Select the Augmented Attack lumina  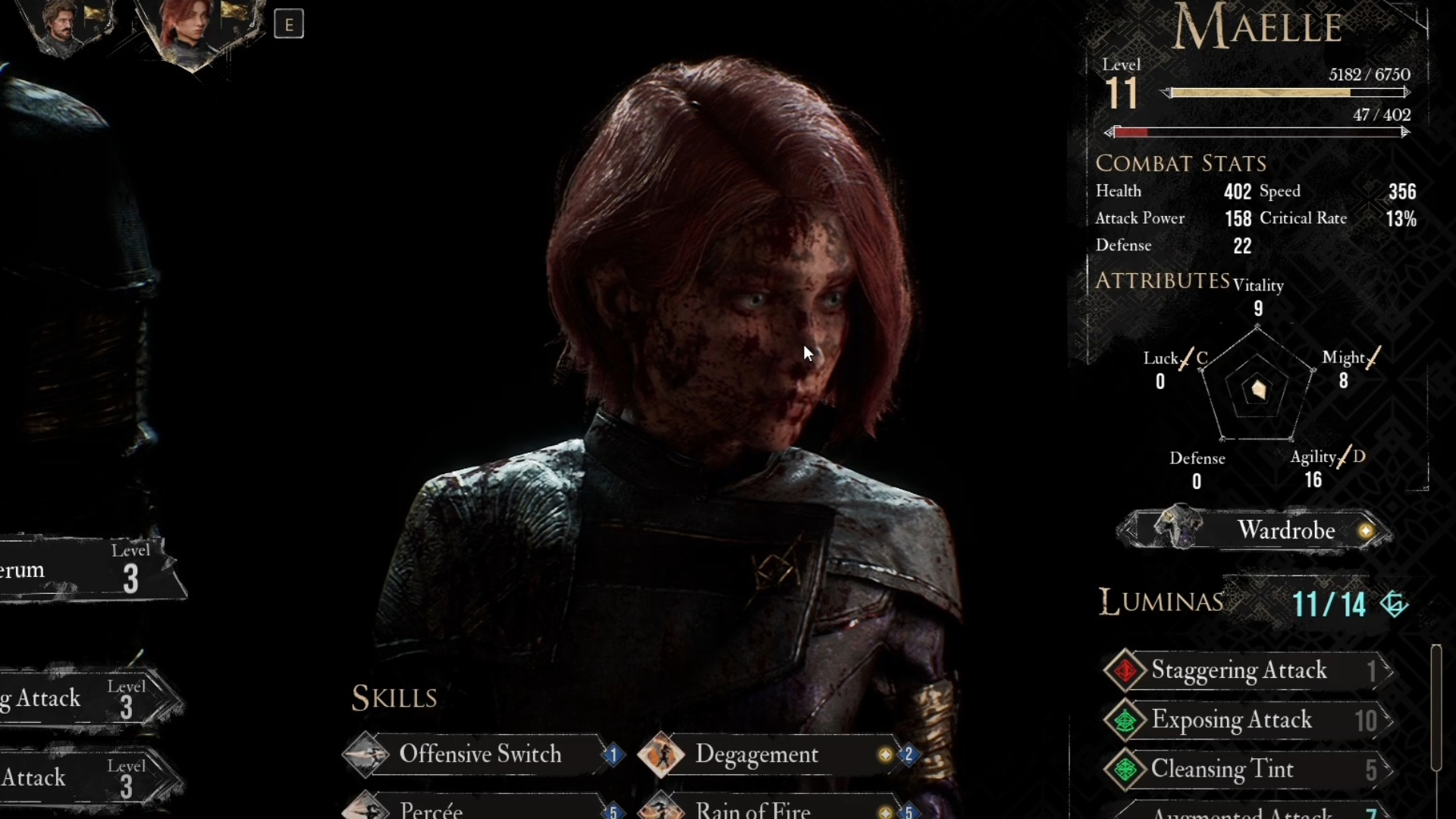point(1248,813)
